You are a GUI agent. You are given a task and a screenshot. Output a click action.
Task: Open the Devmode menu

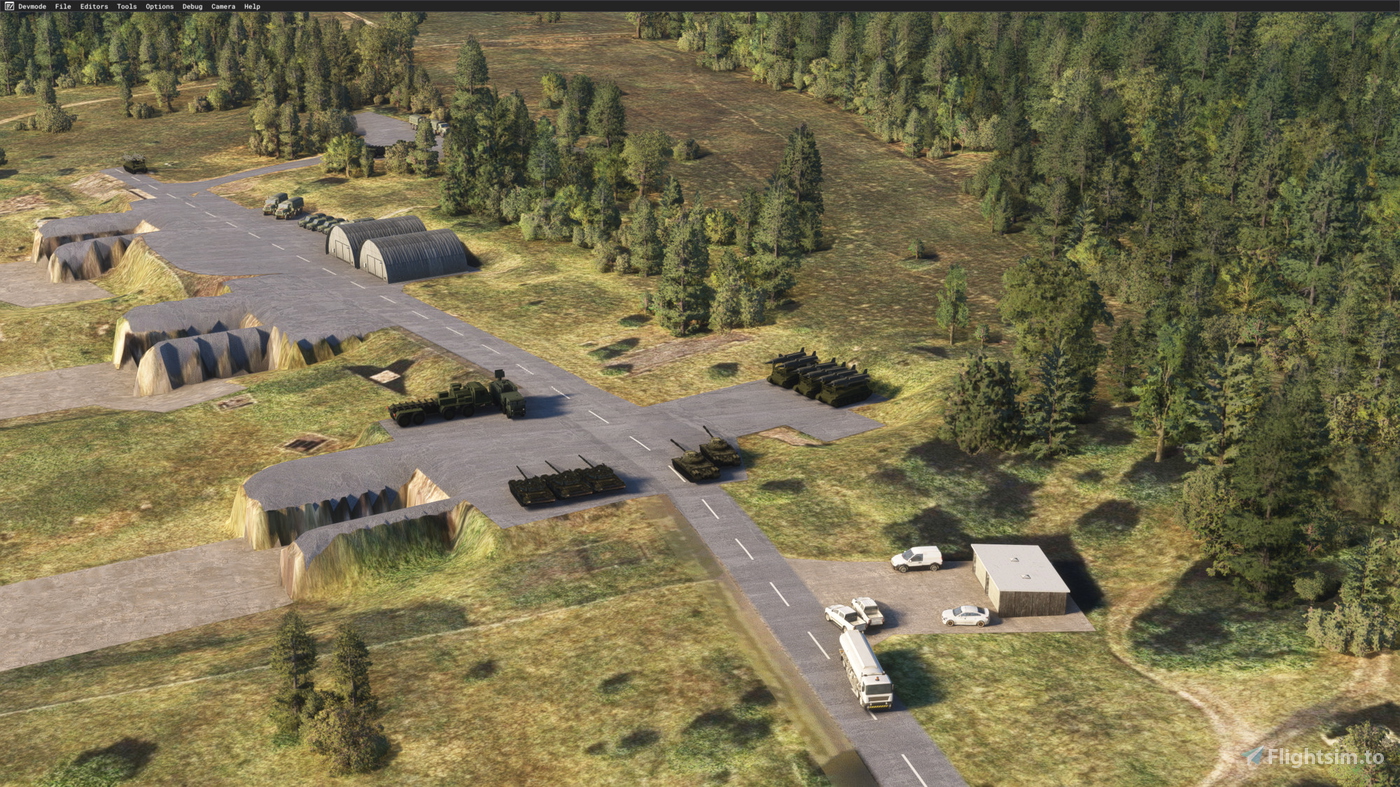[x=30, y=5]
